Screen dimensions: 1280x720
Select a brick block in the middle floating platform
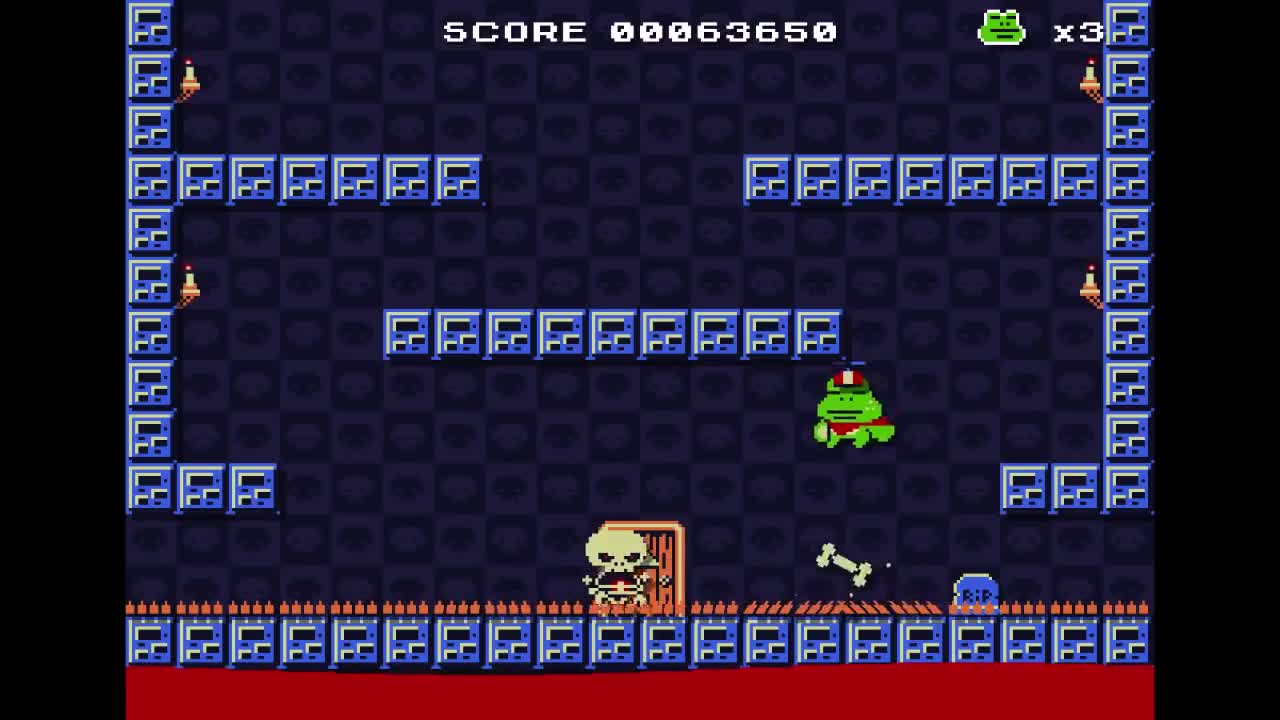coord(615,335)
